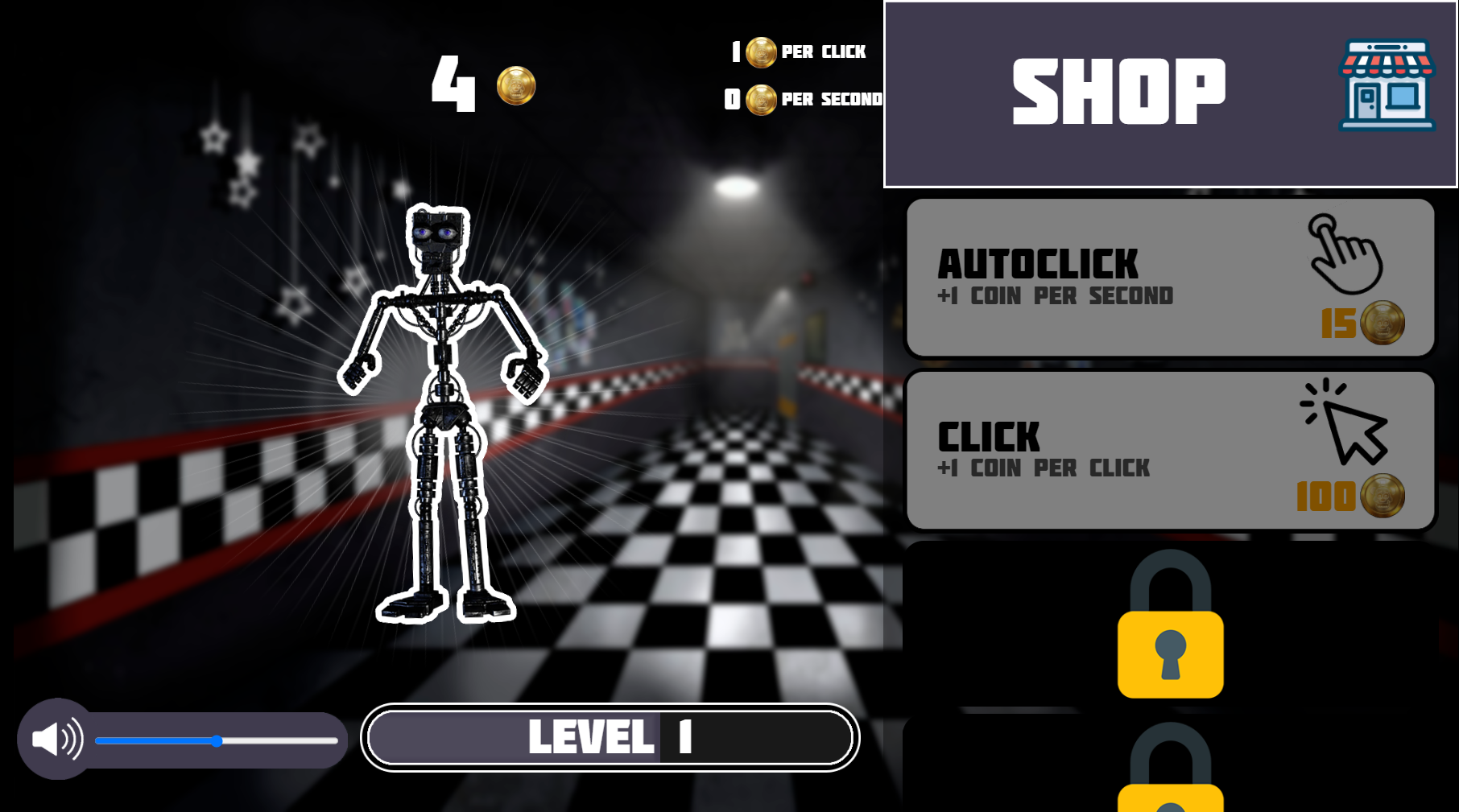Open the shop by clicking the store icon
This screenshot has height=812, width=1459.
click(x=1387, y=86)
